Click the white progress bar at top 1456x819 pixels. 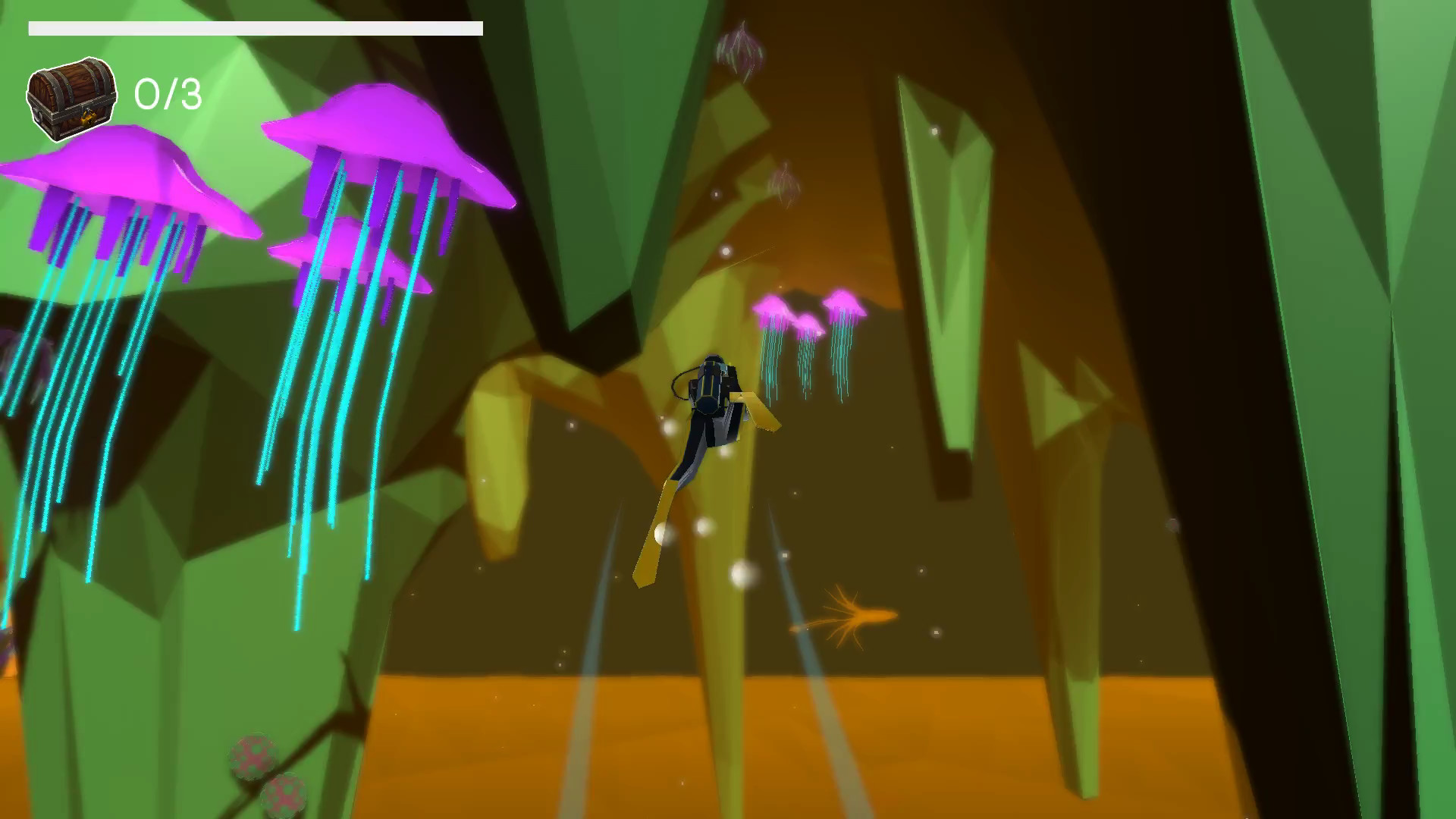(x=256, y=29)
